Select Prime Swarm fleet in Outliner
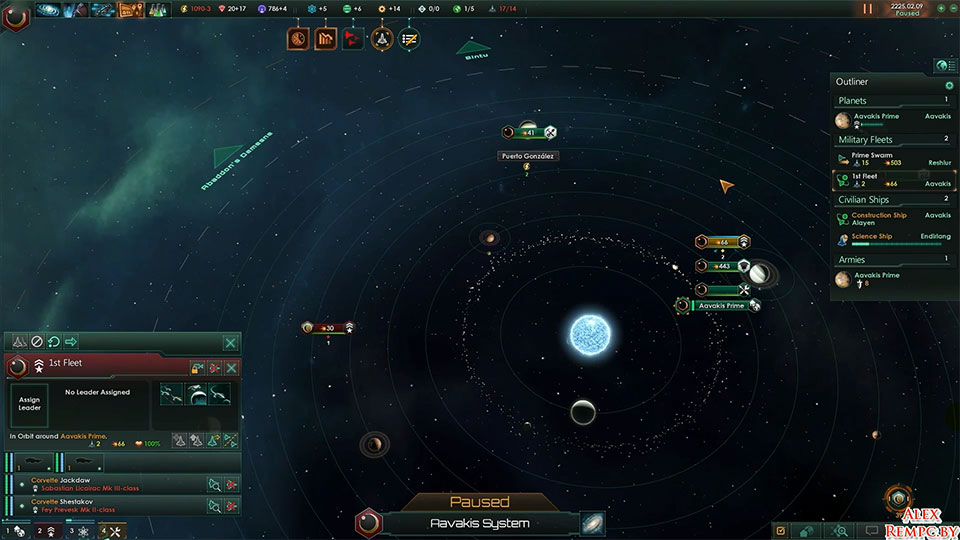The image size is (960, 540). coord(870,157)
